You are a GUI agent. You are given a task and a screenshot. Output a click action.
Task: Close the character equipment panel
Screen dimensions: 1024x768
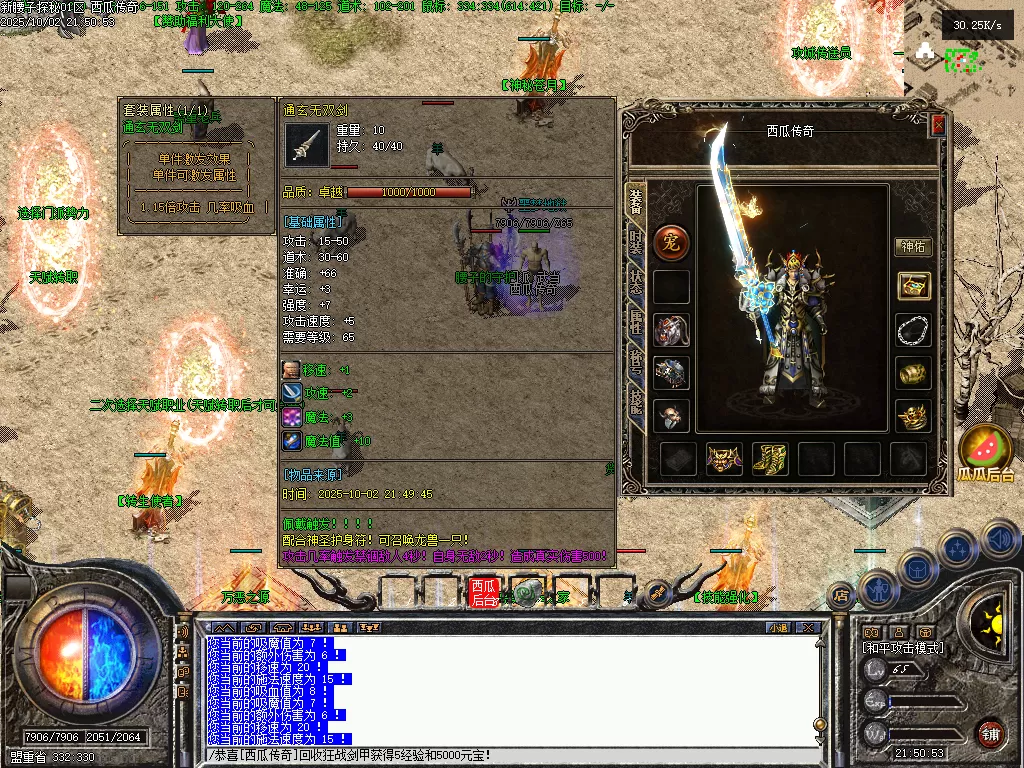tap(938, 125)
